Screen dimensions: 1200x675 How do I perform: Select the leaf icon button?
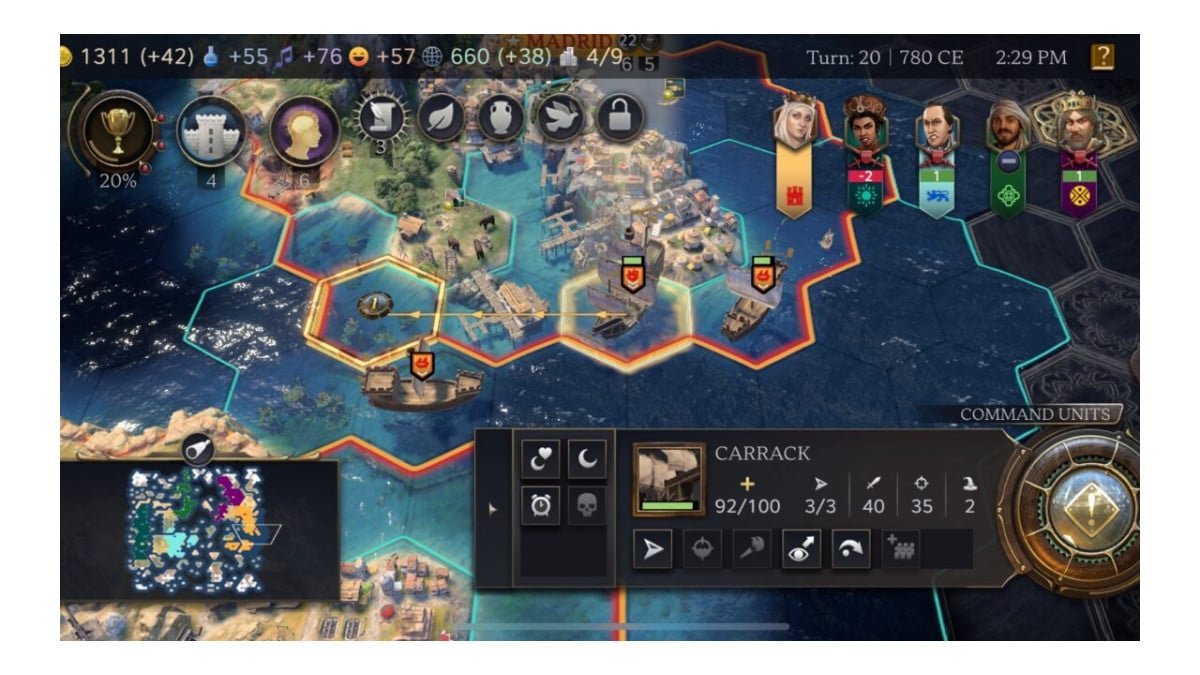pyautogui.click(x=441, y=118)
